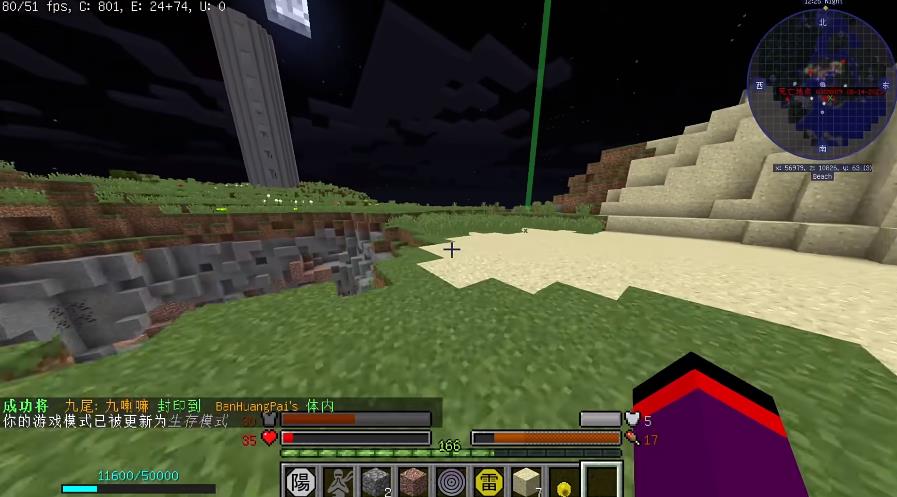Select the white 陽 (yang) seal hotbar slot
This screenshot has height=497, width=897.
point(299,482)
